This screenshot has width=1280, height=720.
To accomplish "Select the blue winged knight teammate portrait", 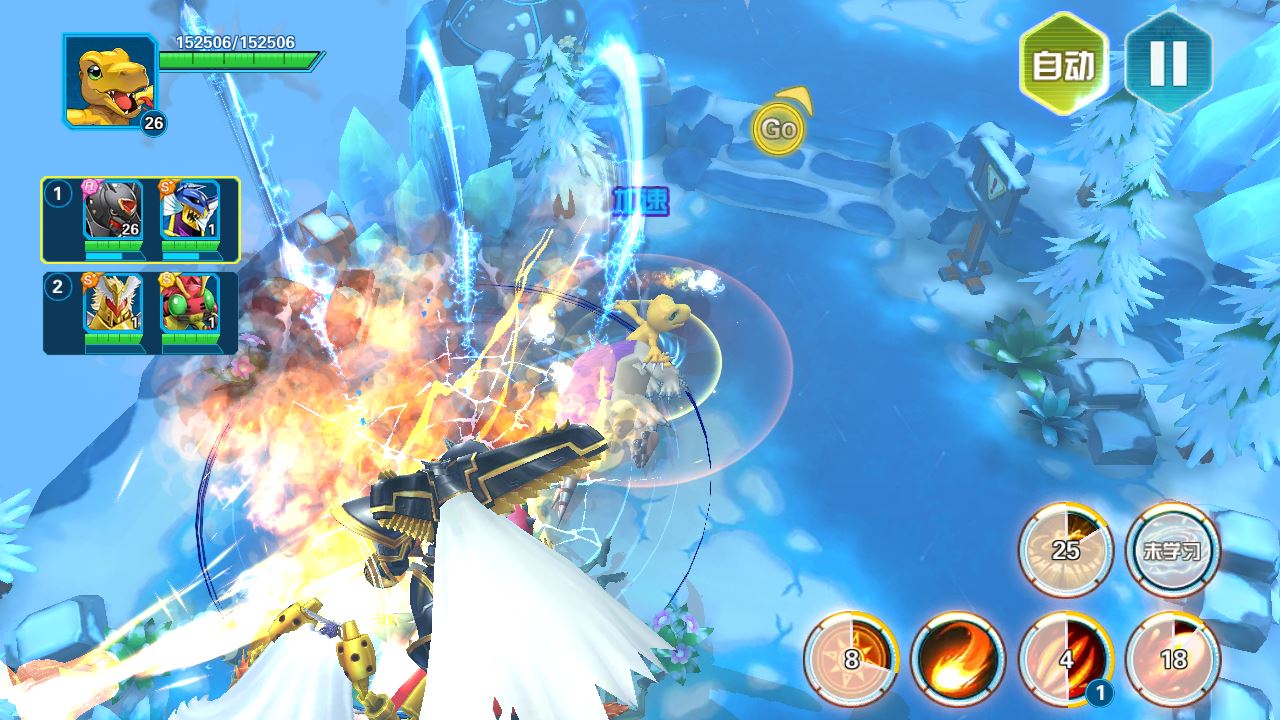I will tap(190, 212).
